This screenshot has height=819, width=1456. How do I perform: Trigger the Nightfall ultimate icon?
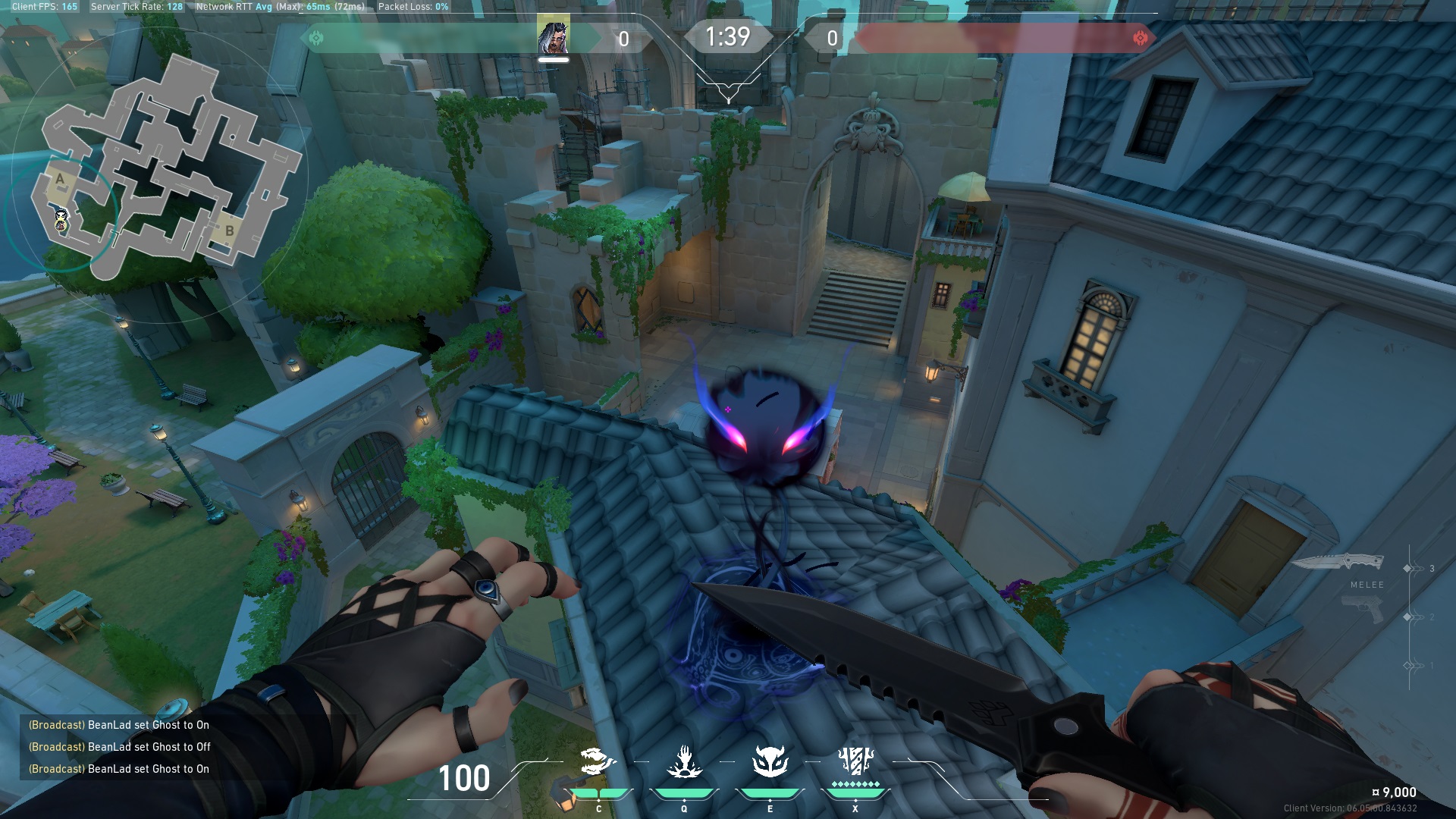pyautogui.click(x=855, y=761)
